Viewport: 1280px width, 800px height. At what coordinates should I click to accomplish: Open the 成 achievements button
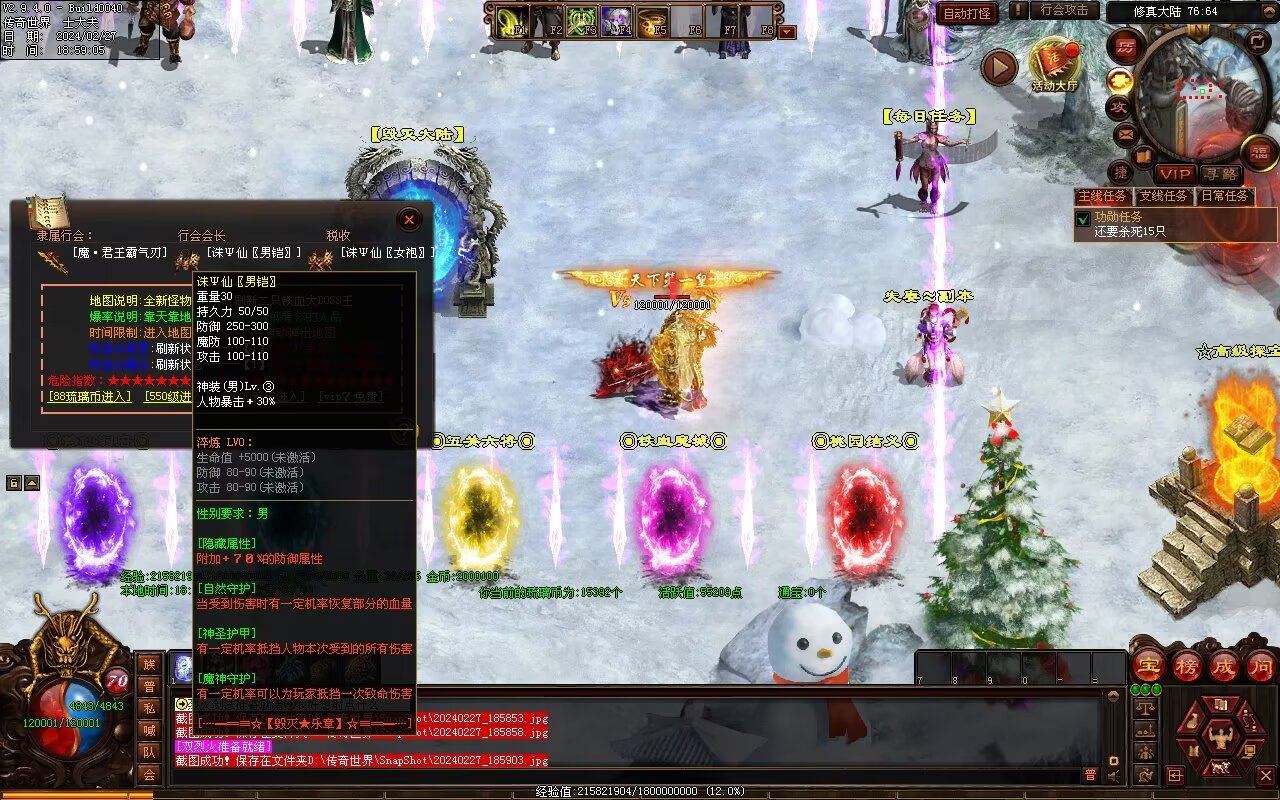tap(1224, 665)
